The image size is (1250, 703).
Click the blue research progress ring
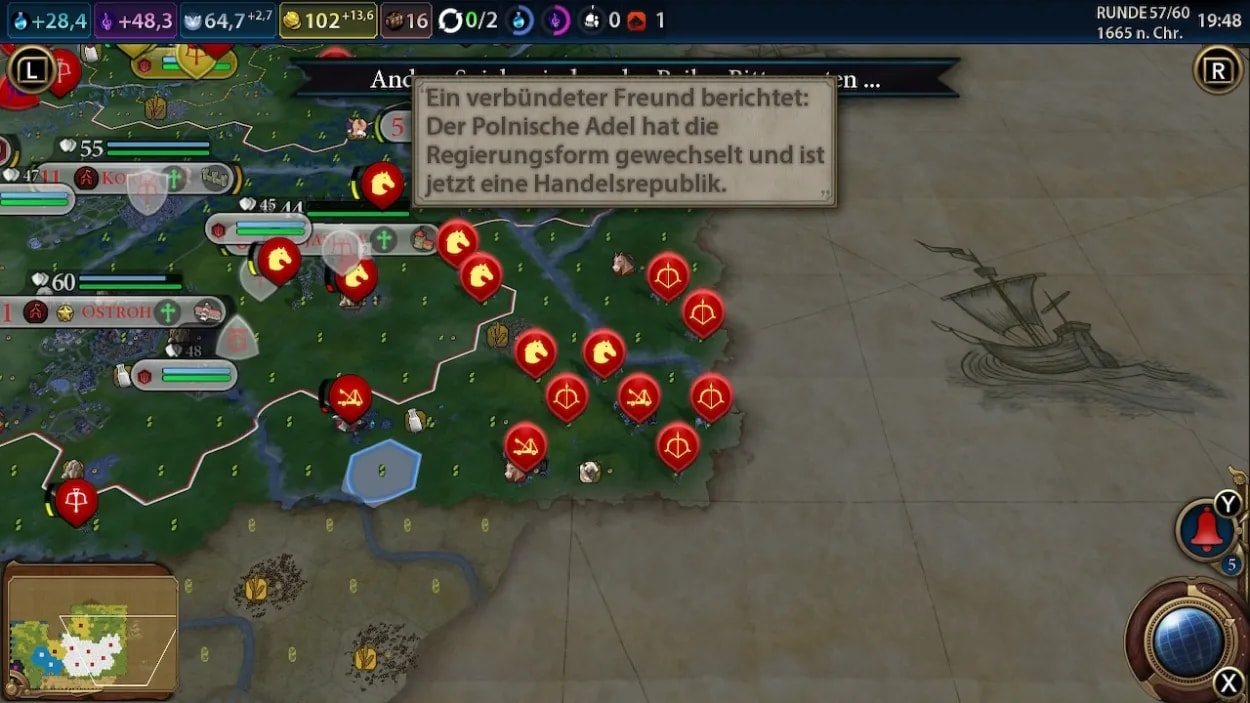[520, 20]
